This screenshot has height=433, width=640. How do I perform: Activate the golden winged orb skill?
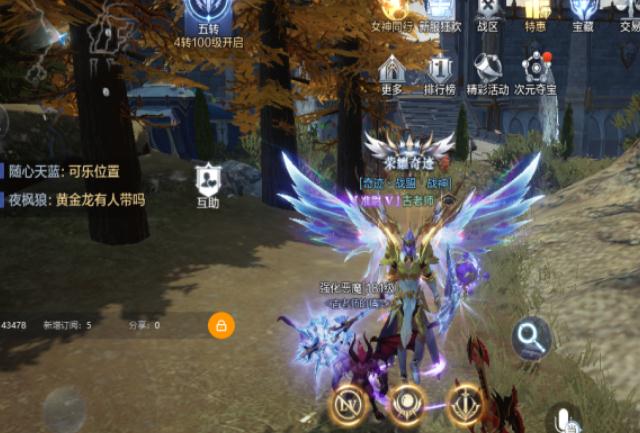407,404
